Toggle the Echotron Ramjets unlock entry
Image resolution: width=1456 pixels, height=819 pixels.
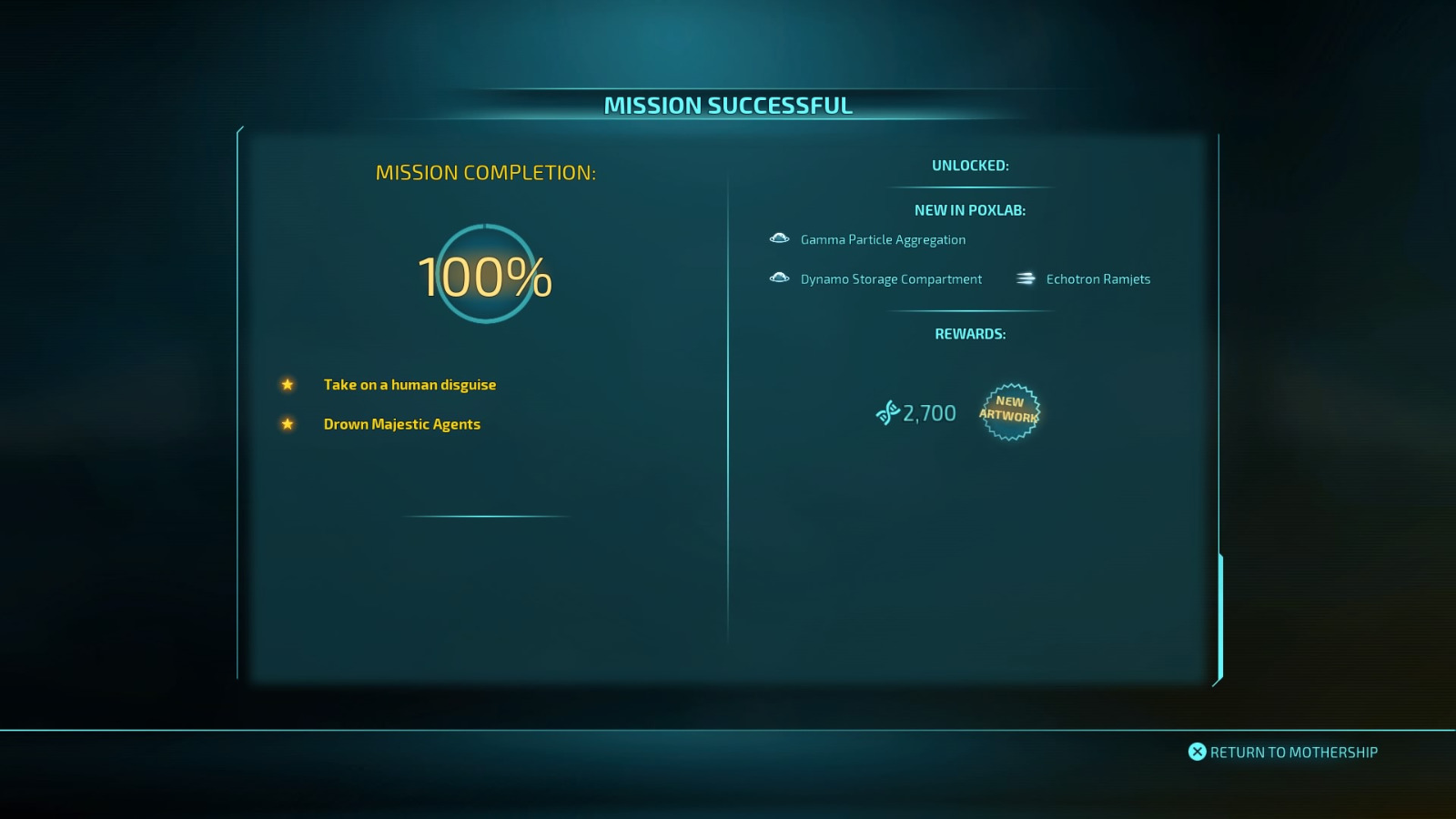pos(1096,278)
